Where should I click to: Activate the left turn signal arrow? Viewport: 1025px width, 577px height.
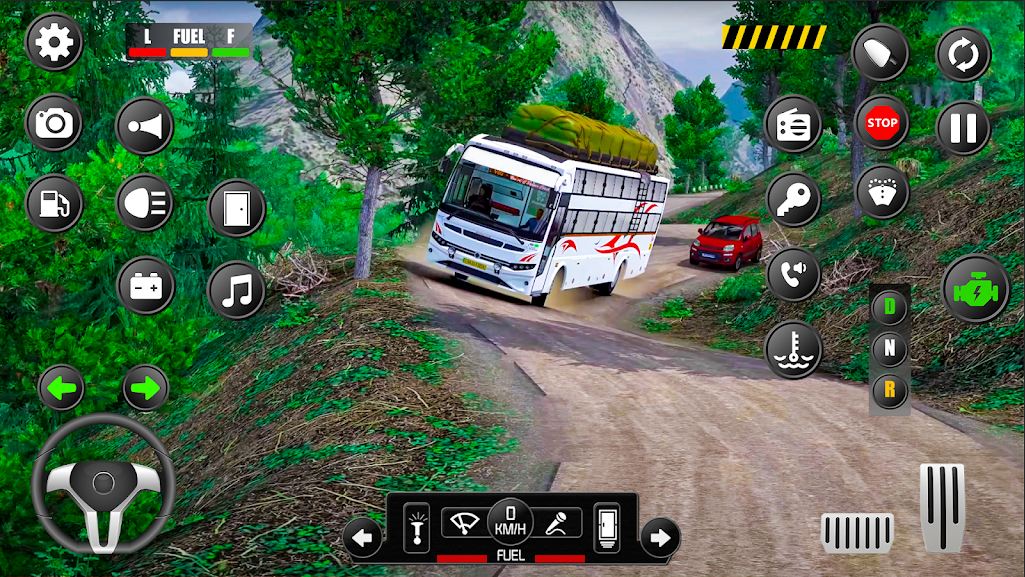(61, 388)
